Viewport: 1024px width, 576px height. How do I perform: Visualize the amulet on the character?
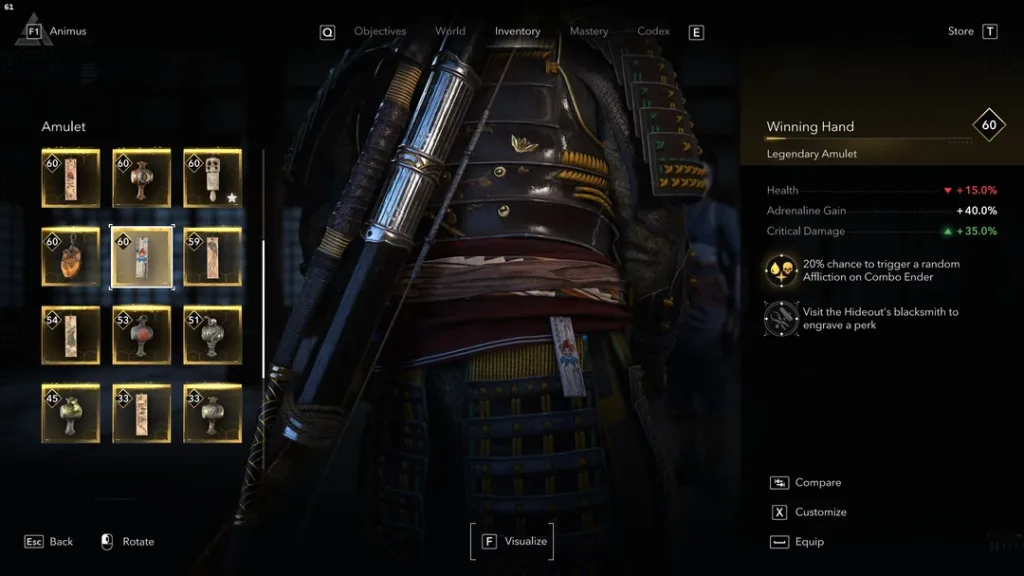(512, 541)
